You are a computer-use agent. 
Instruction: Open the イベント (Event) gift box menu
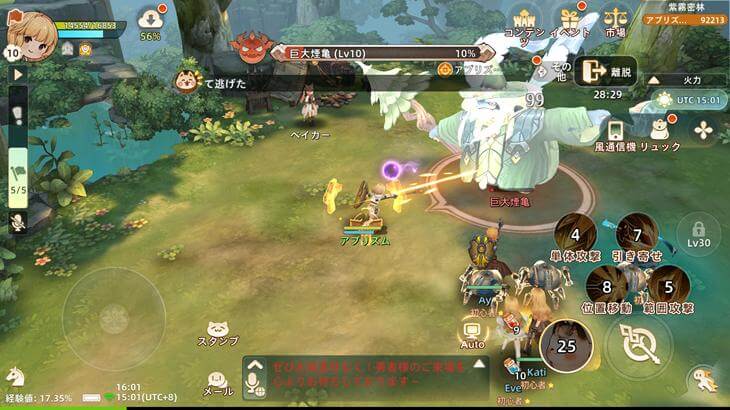pyautogui.click(x=571, y=20)
